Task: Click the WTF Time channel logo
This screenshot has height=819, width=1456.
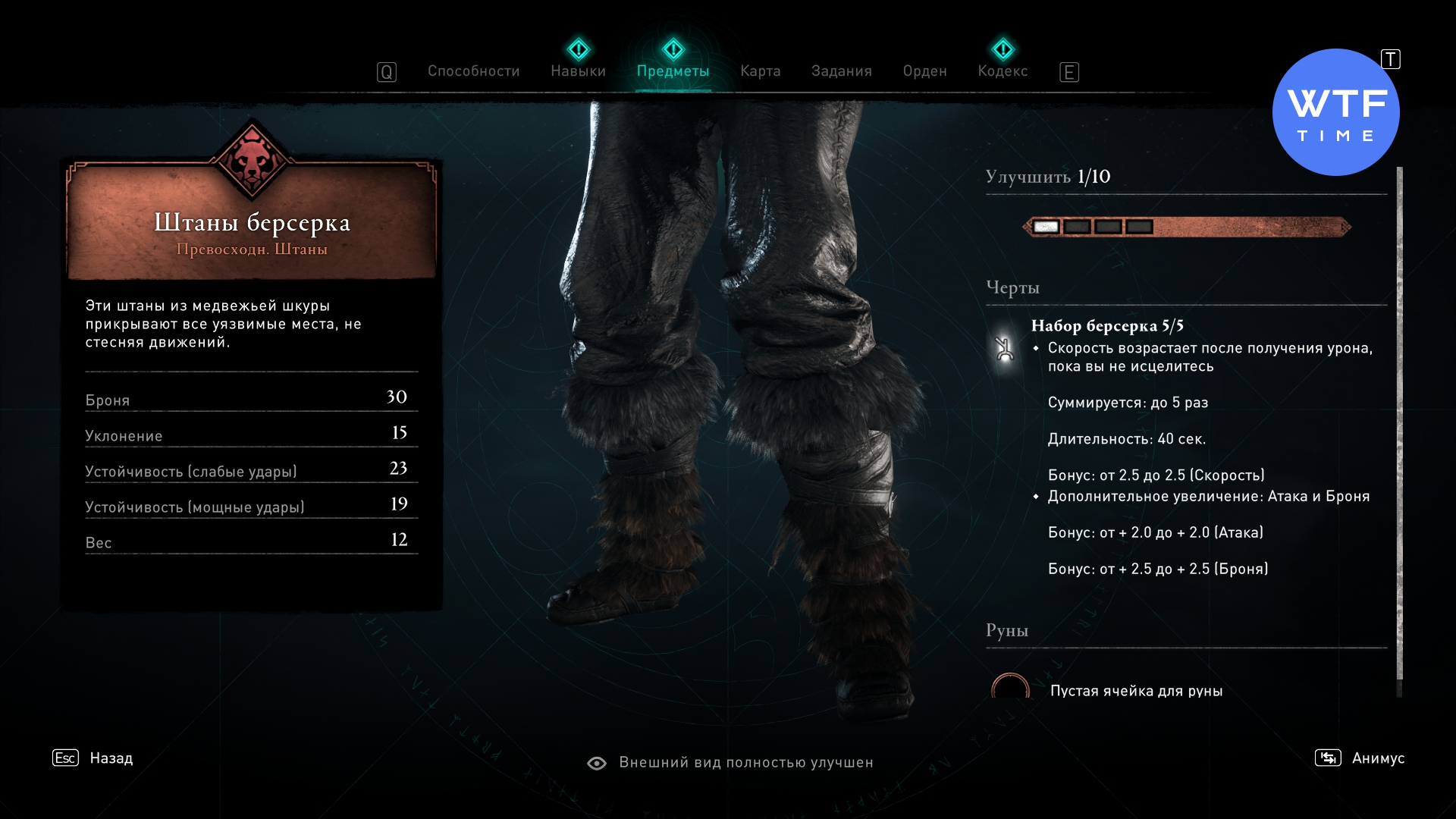Action: 1335,112
